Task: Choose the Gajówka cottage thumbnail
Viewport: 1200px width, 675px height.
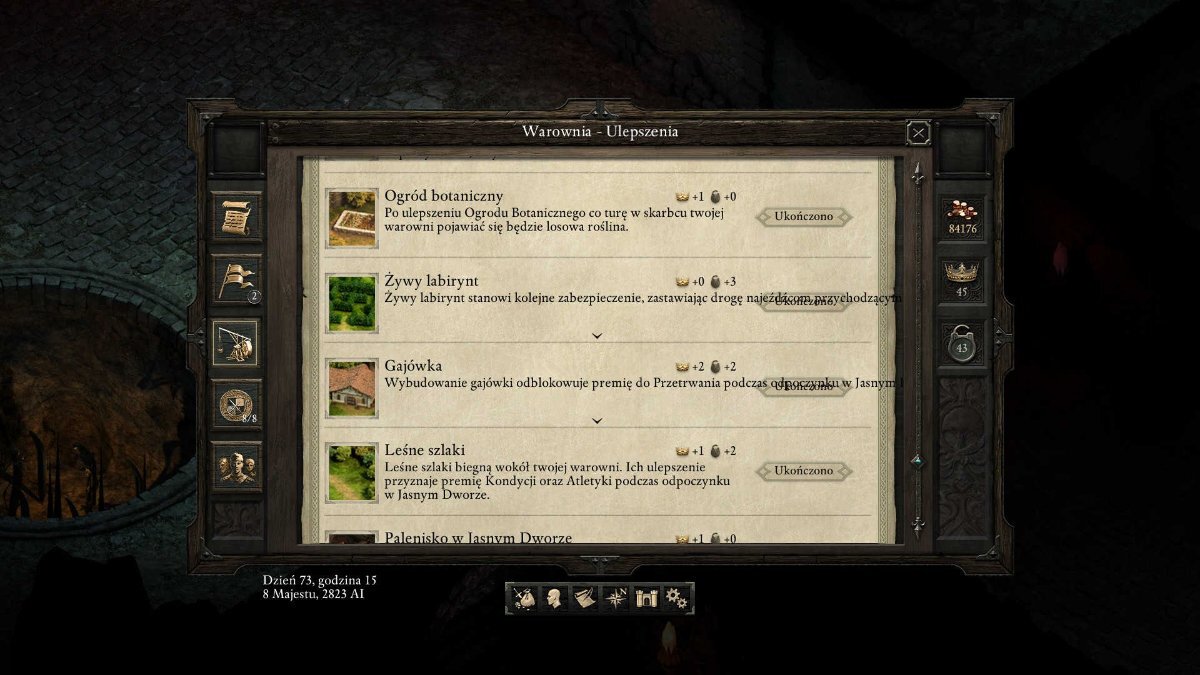Action: click(353, 388)
